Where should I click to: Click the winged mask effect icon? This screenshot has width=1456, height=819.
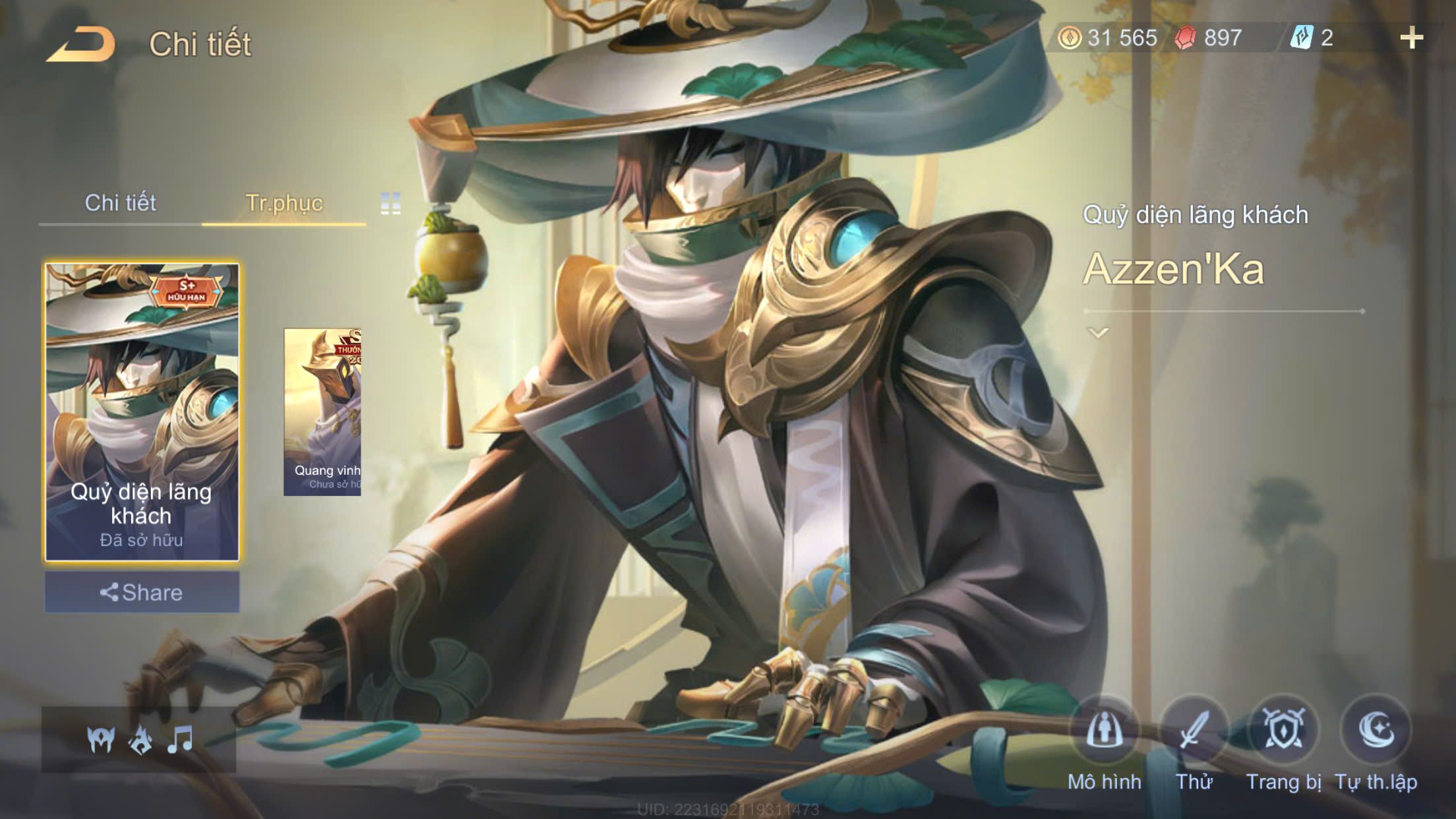point(101,740)
